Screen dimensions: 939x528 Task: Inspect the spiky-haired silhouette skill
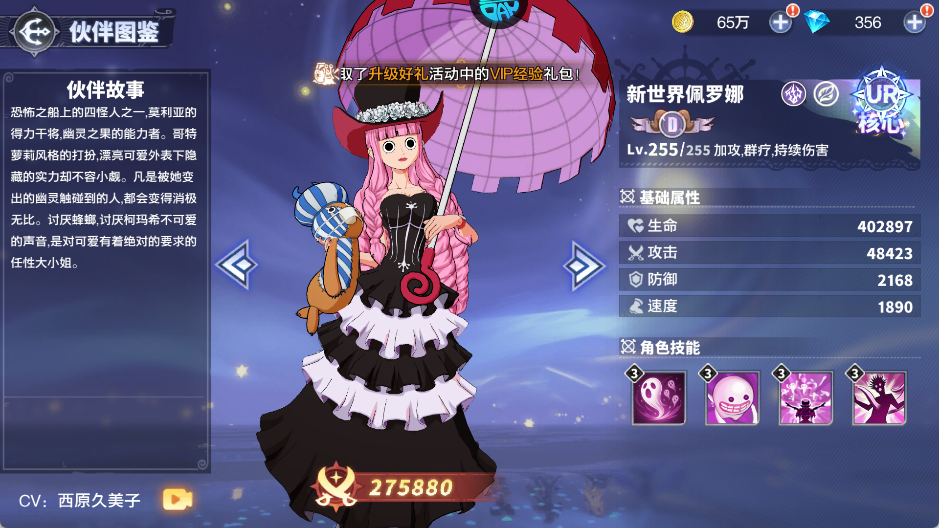click(x=879, y=398)
